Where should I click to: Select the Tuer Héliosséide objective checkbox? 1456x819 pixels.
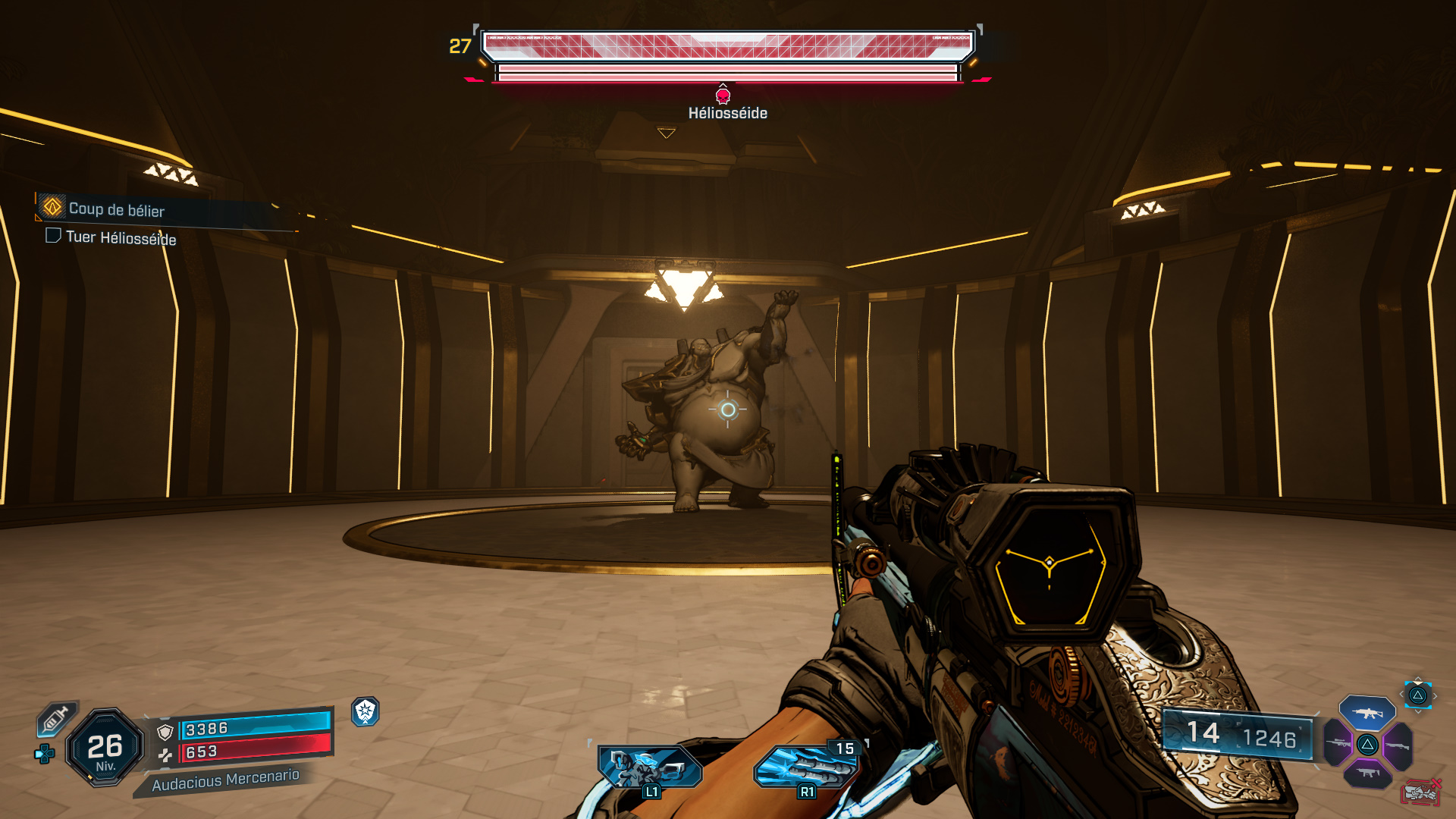click(x=53, y=236)
